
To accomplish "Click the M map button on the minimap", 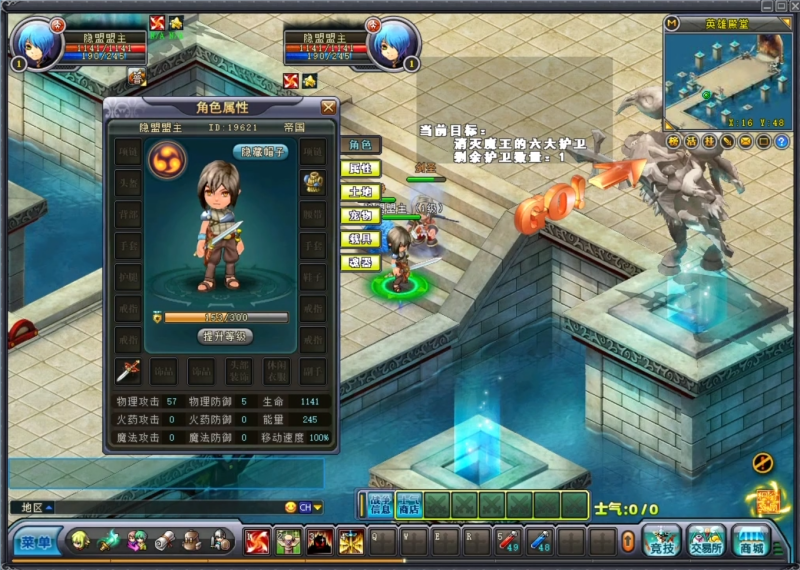I will 672,22.
